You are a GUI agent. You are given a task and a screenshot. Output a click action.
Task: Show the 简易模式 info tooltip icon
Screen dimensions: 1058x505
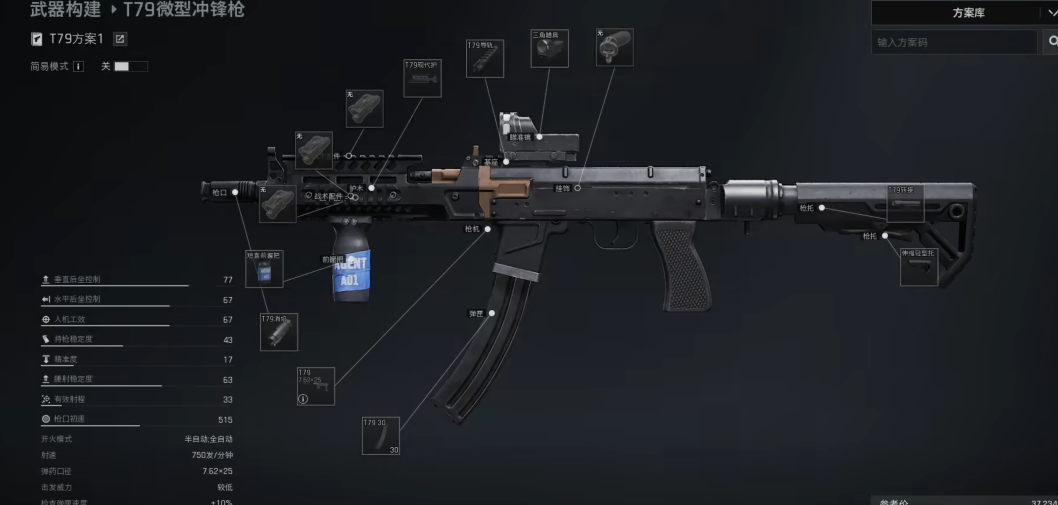pos(78,66)
